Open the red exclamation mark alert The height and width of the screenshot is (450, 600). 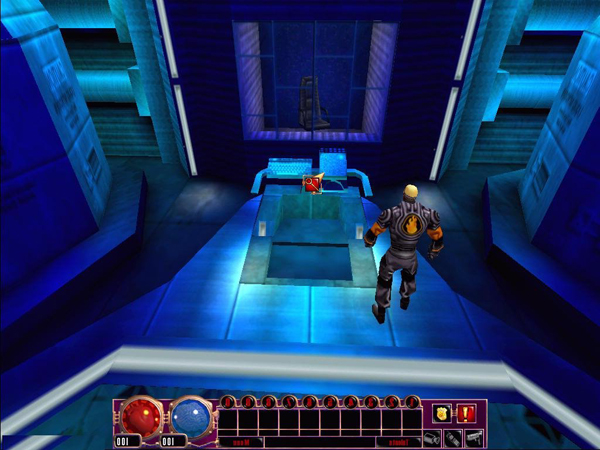[466, 413]
